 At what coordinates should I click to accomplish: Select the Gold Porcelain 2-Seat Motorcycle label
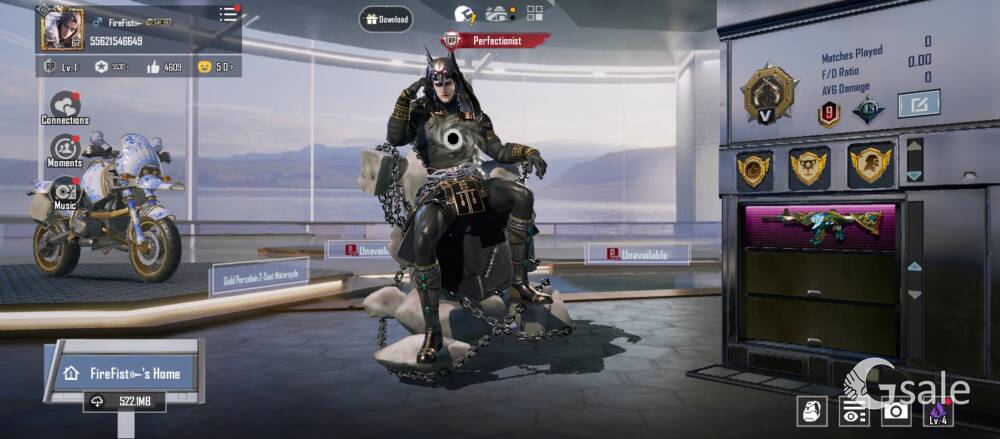coord(259,277)
